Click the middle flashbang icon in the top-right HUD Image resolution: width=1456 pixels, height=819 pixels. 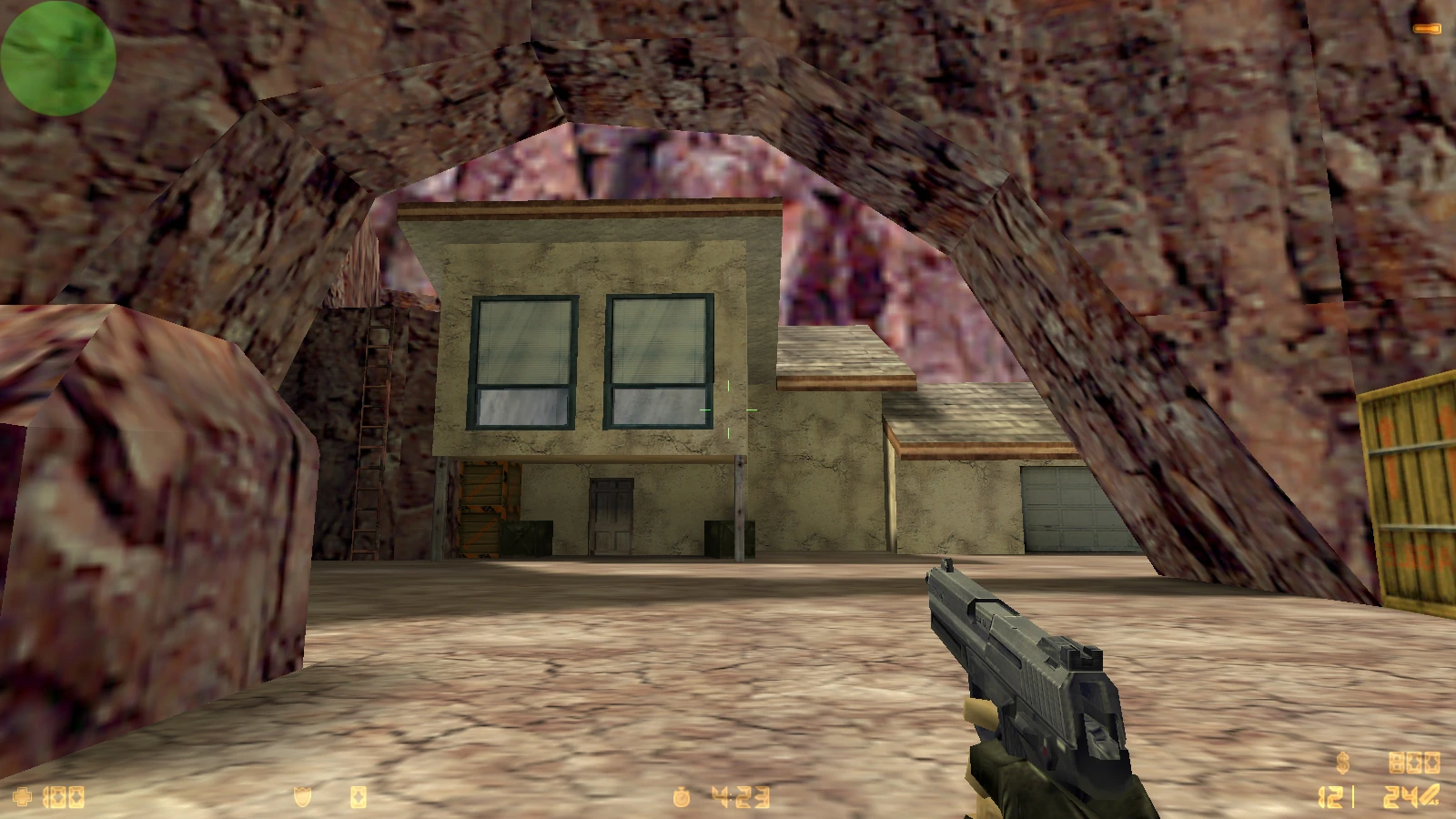coord(1414,764)
